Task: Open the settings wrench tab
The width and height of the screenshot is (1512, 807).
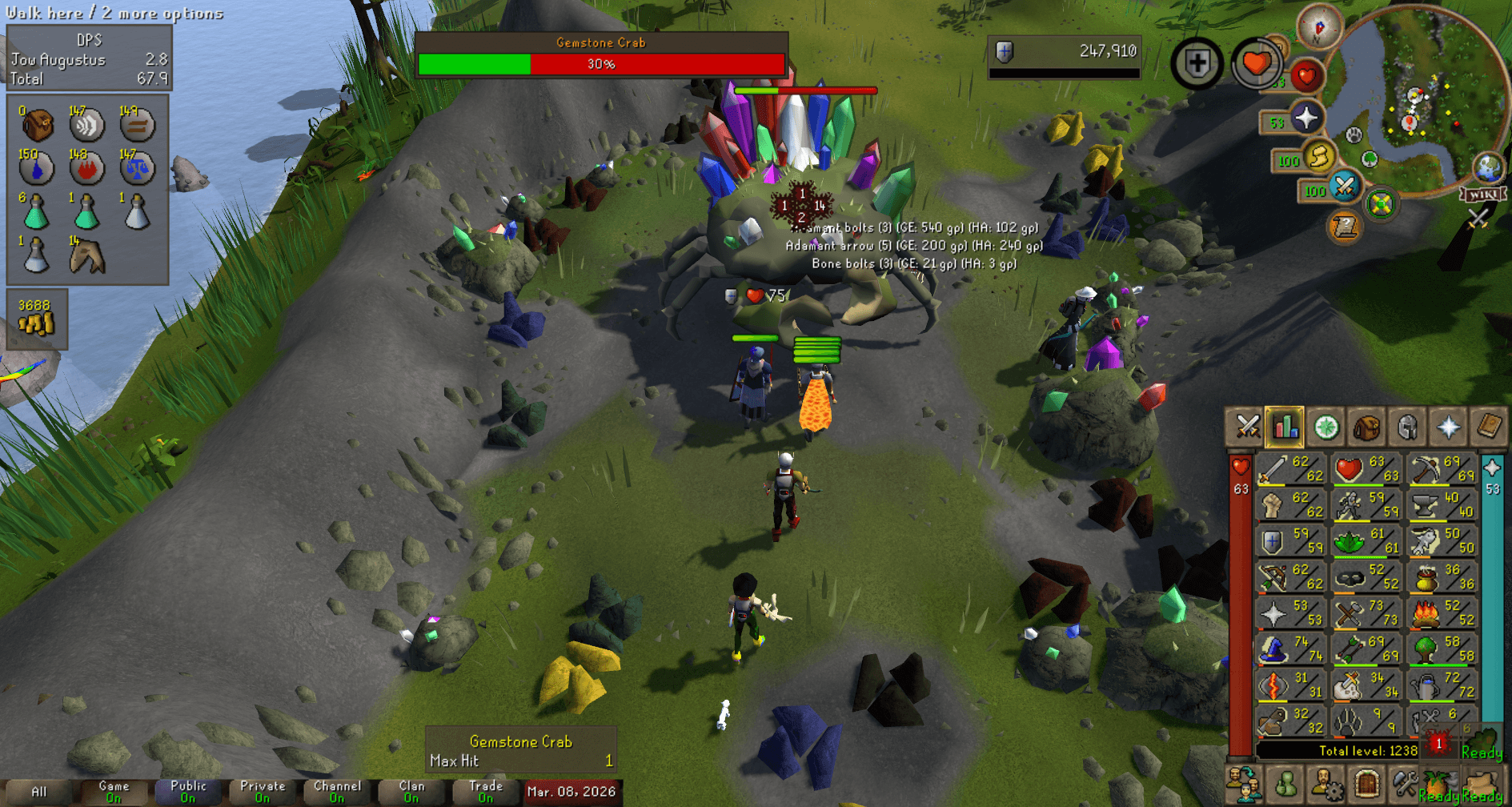Action: click(x=1406, y=785)
